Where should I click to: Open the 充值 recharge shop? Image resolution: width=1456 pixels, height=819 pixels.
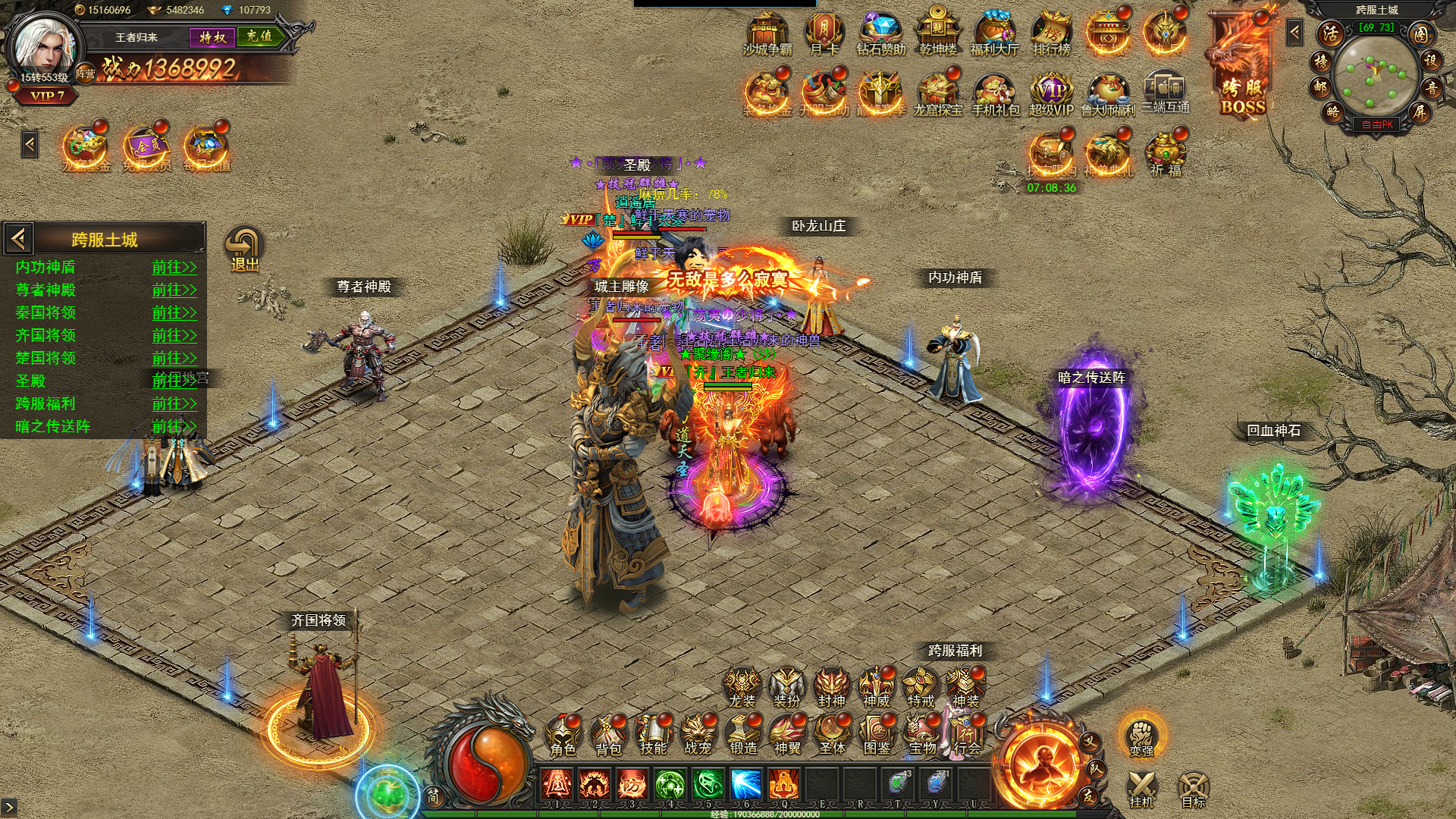pyautogui.click(x=259, y=36)
